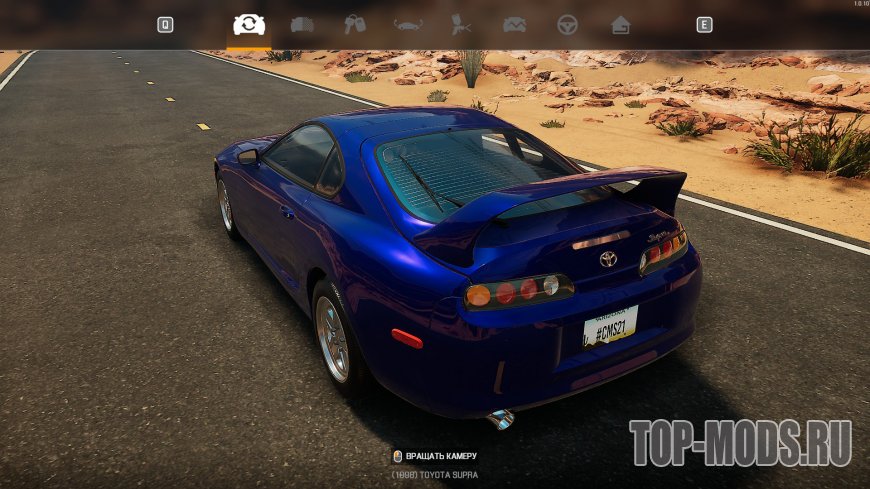Go to the garage house tab
This screenshot has width=870, height=489.
coord(620,25)
